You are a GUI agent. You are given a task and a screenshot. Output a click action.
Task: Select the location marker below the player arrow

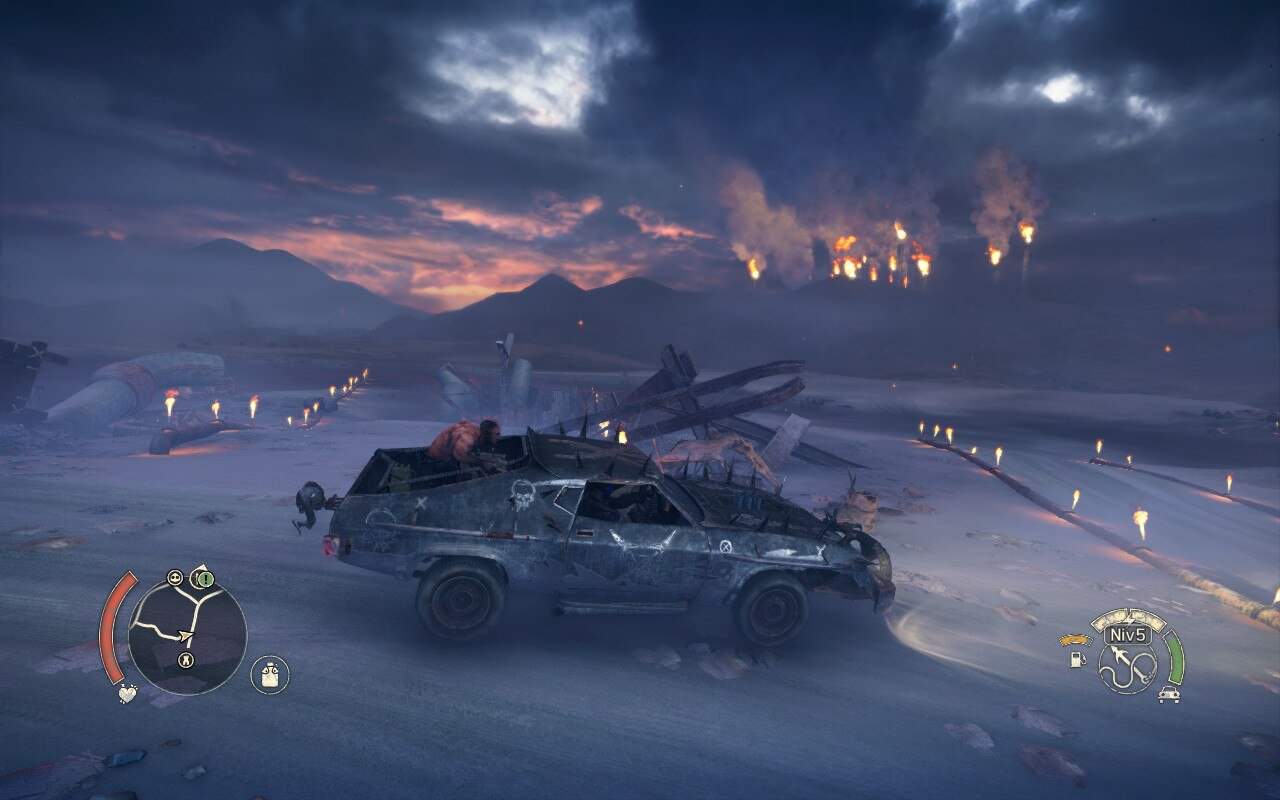tap(185, 660)
